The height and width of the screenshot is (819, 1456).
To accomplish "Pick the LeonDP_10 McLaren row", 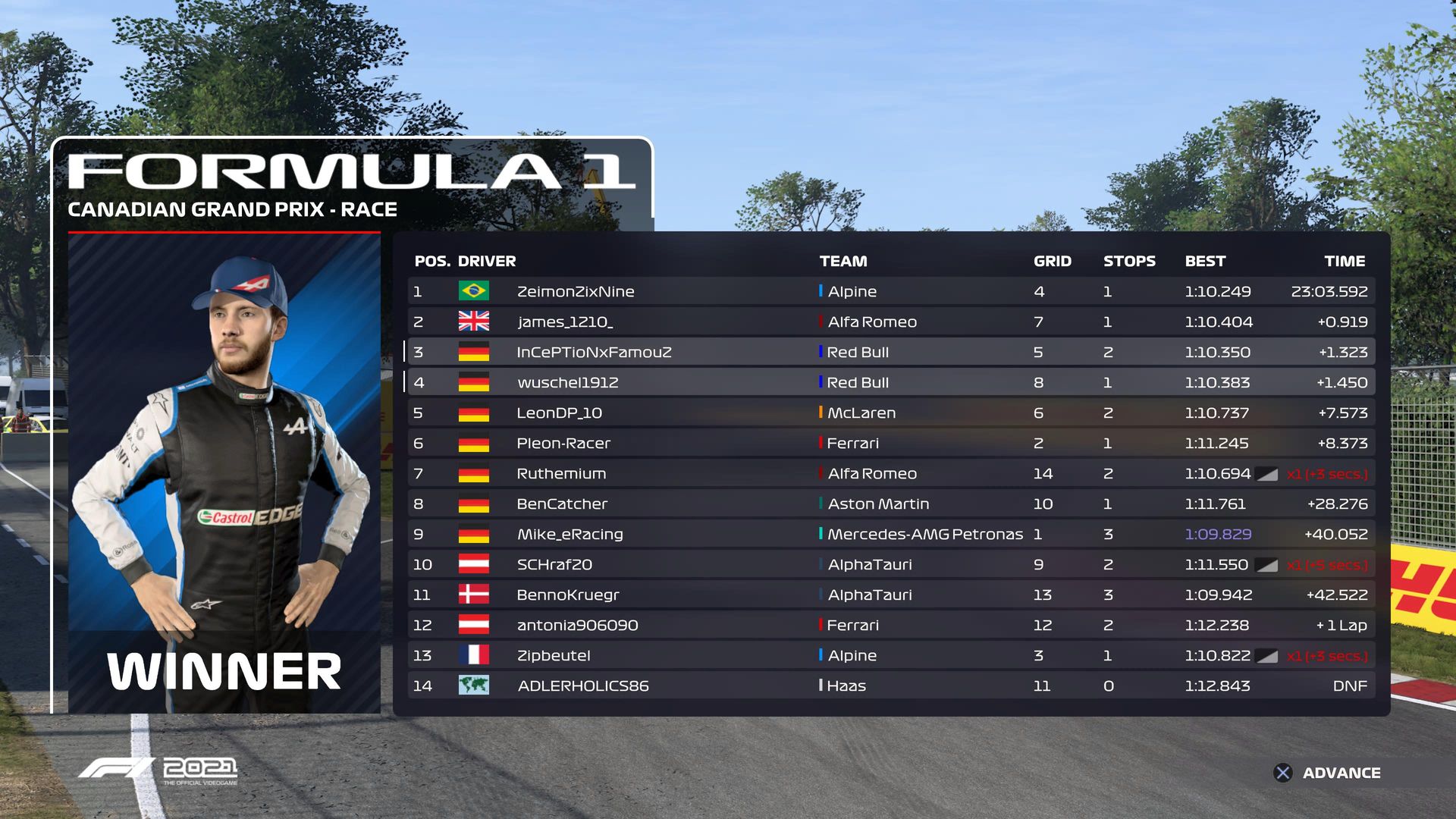I will point(890,413).
